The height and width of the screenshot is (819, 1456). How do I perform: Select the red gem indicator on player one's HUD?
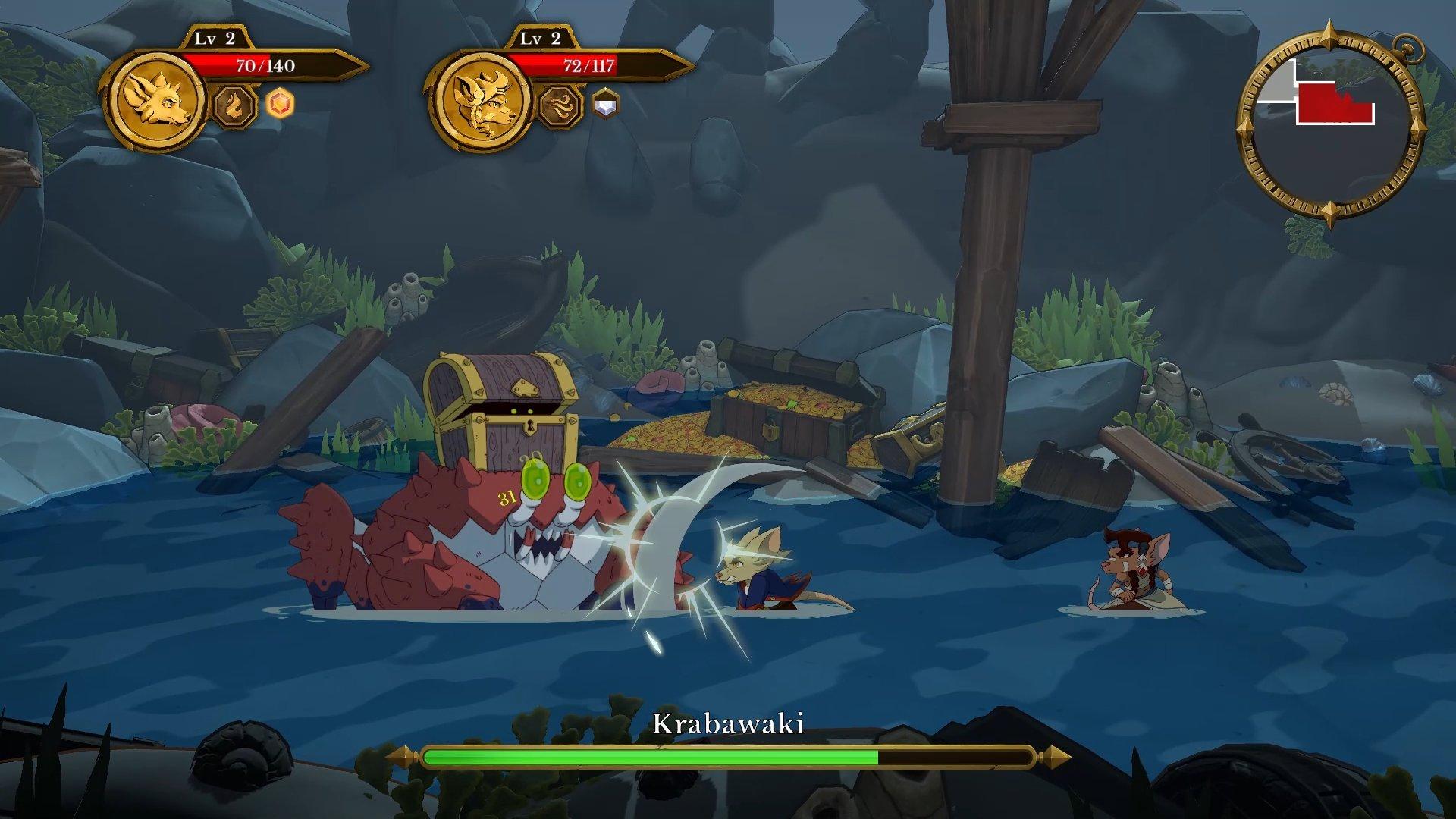pyautogui.click(x=279, y=106)
